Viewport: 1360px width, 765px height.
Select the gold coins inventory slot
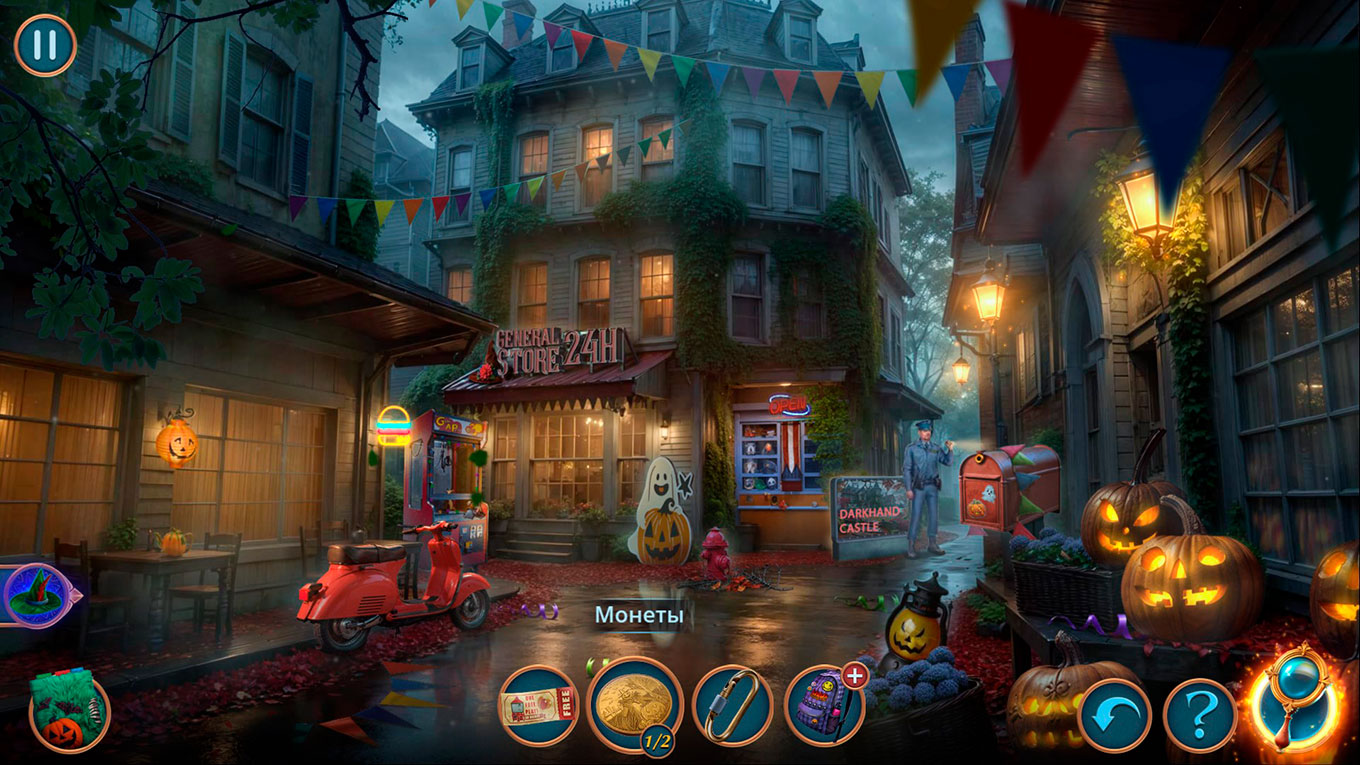click(x=634, y=704)
